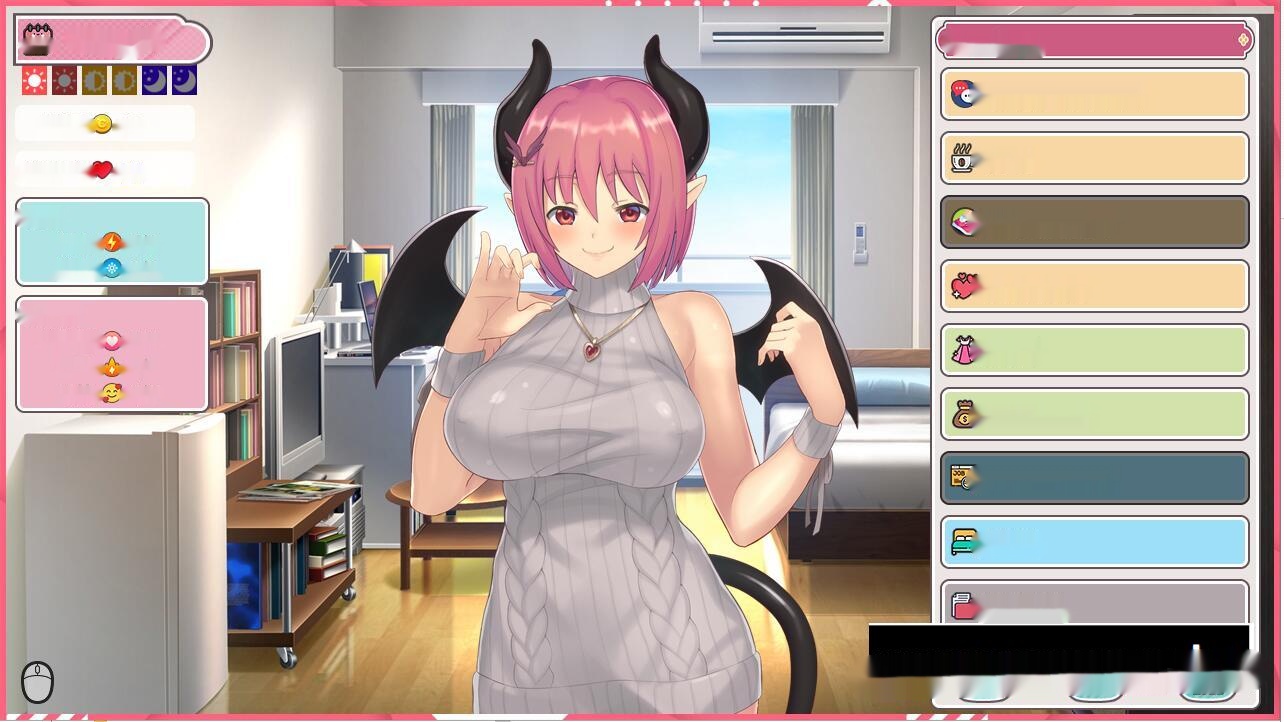The image size is (1284, 722).
Task: Select the bright sun morning time slot
Action: pos(33,79)
